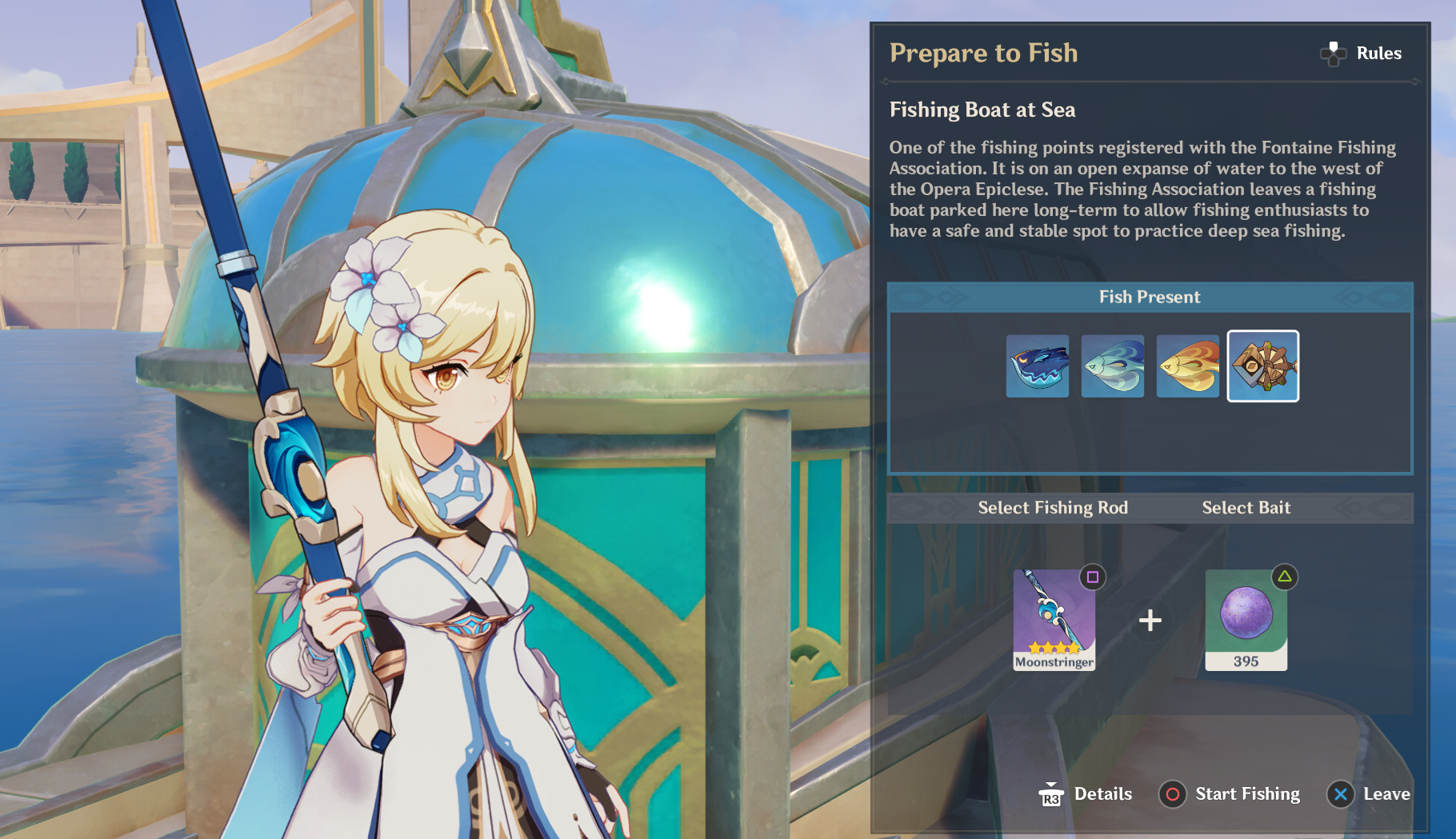
Task: Switch to the Select Bait tab
Action: click(x=1246, y=508)
